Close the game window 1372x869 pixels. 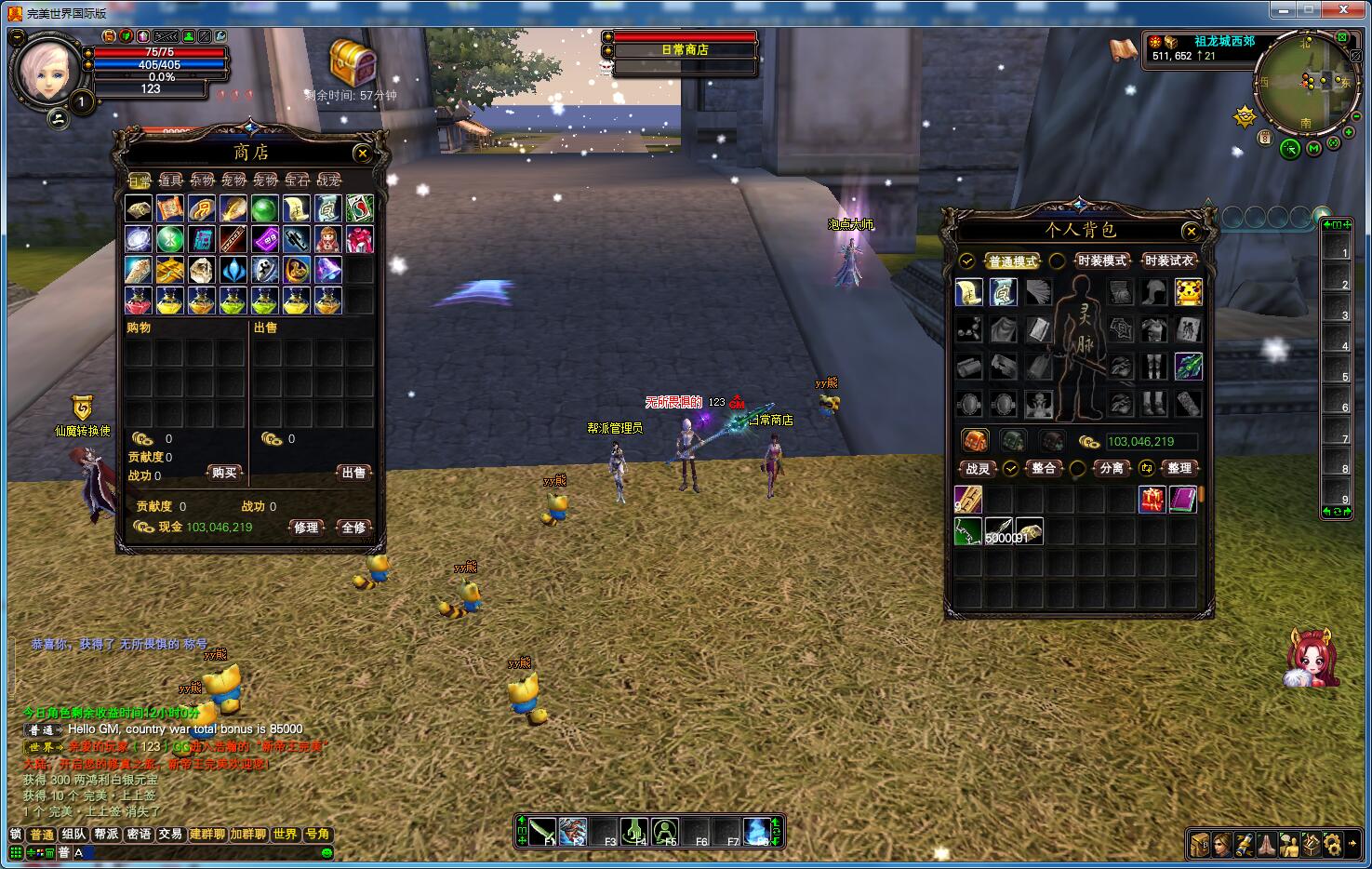[x=1344, y=9]
